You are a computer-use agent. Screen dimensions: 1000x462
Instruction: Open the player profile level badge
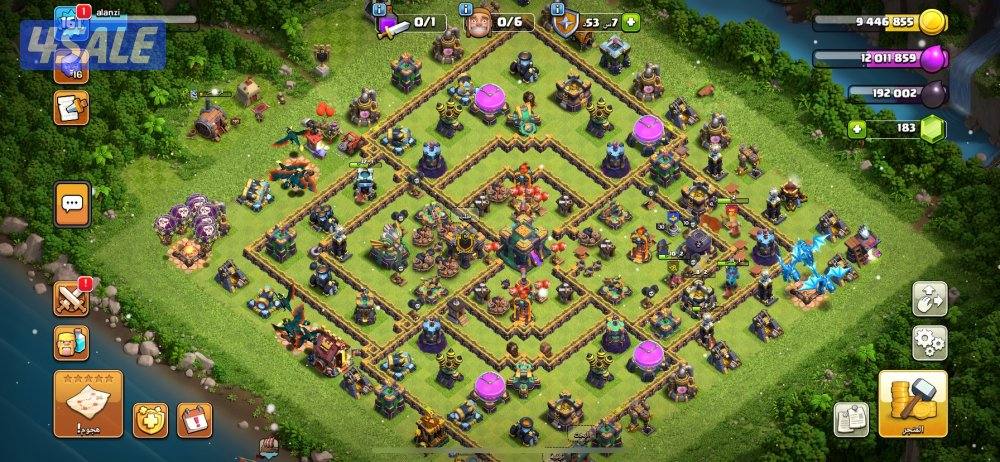point(70,20)
